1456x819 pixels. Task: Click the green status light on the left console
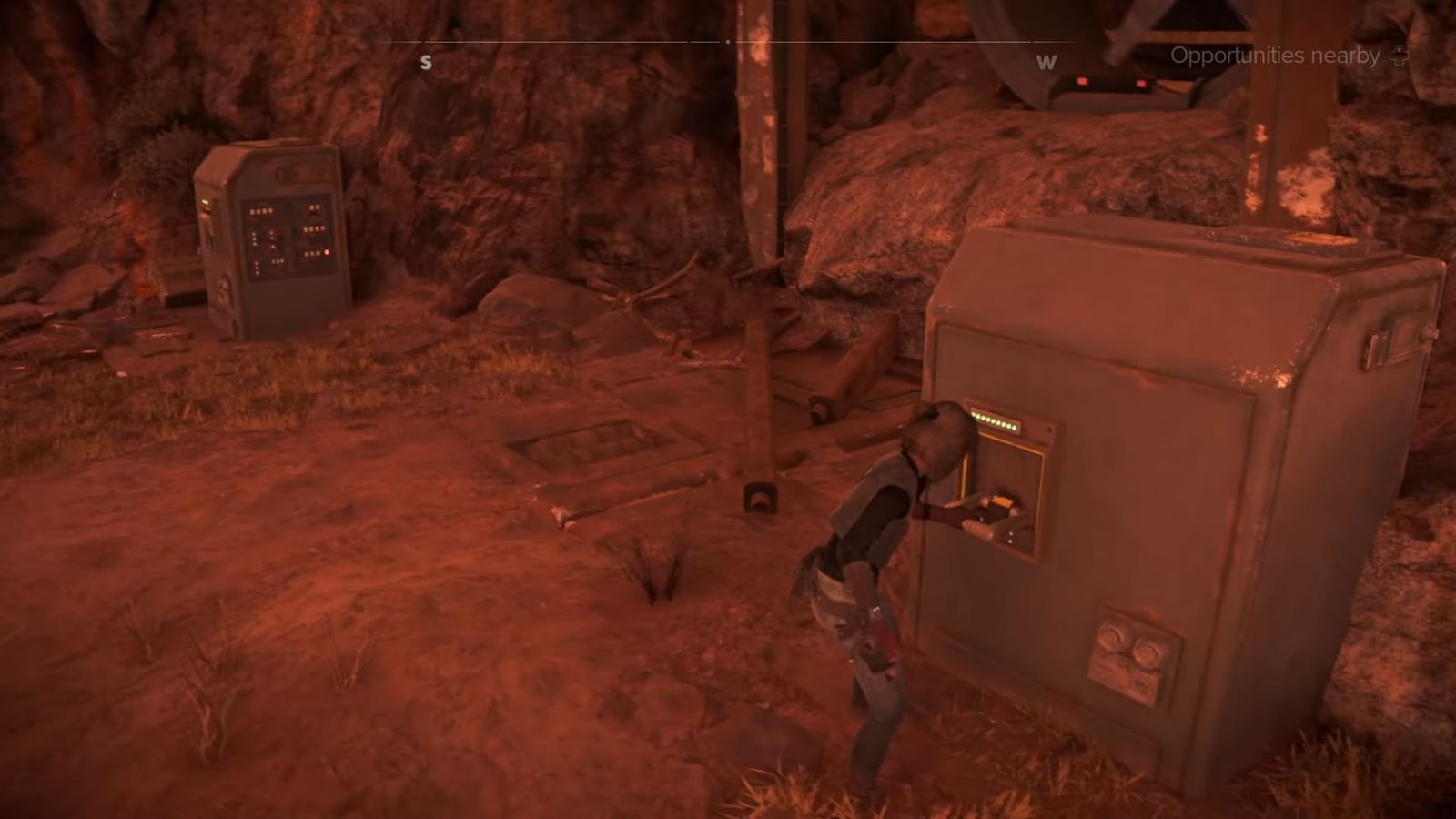[206, 199]
